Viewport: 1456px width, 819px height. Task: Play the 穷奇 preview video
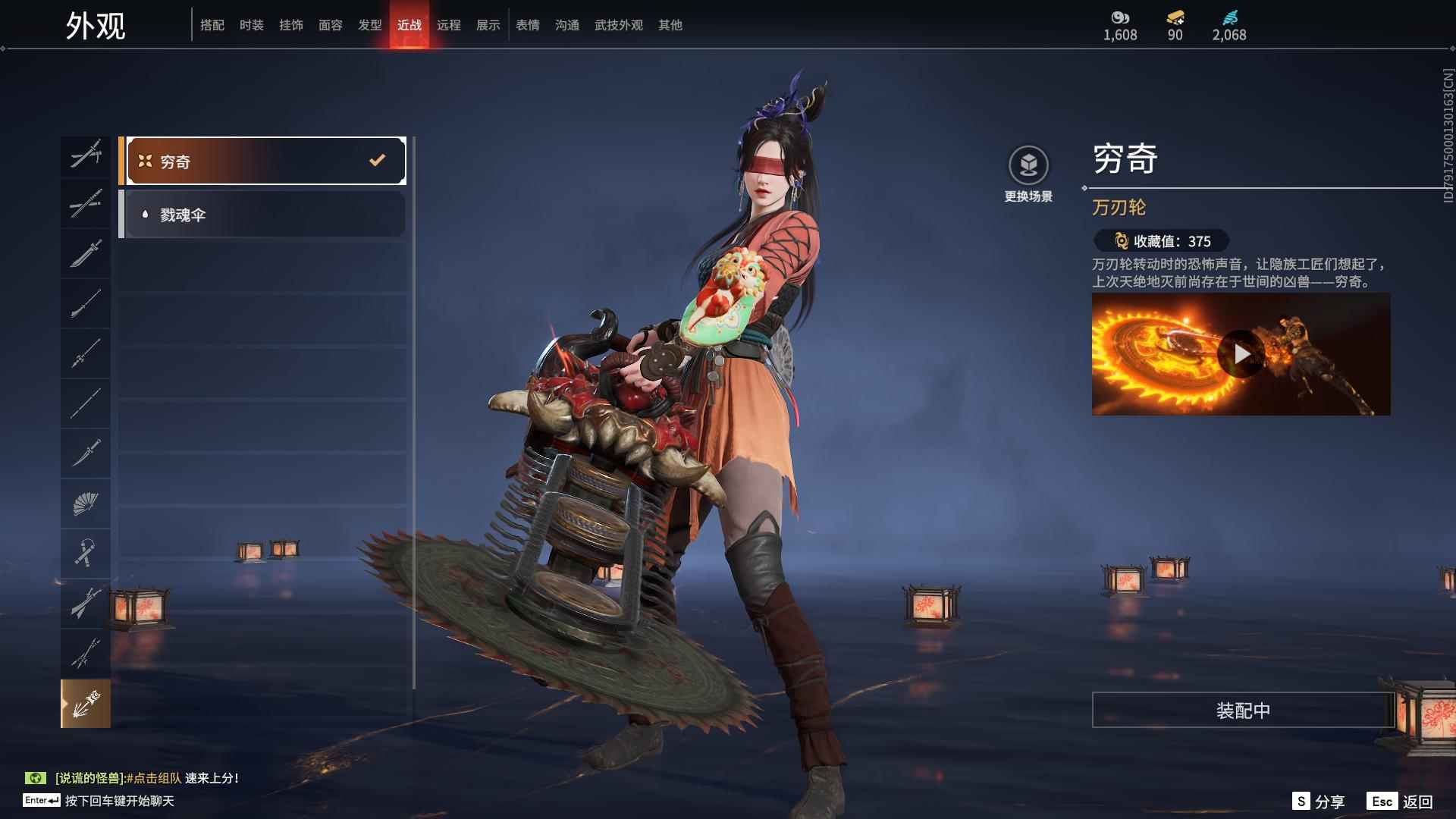(1240, 354)
